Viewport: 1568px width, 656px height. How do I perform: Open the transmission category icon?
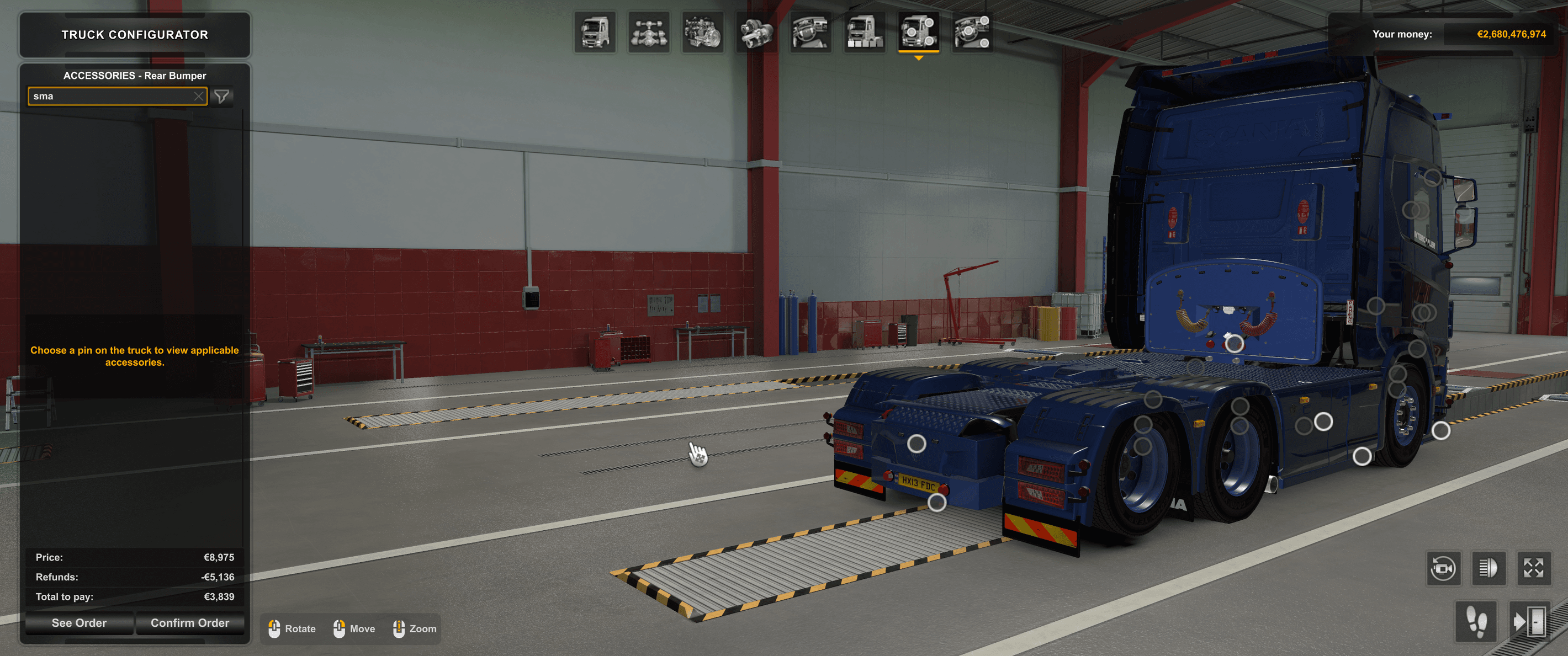(756, 34)
